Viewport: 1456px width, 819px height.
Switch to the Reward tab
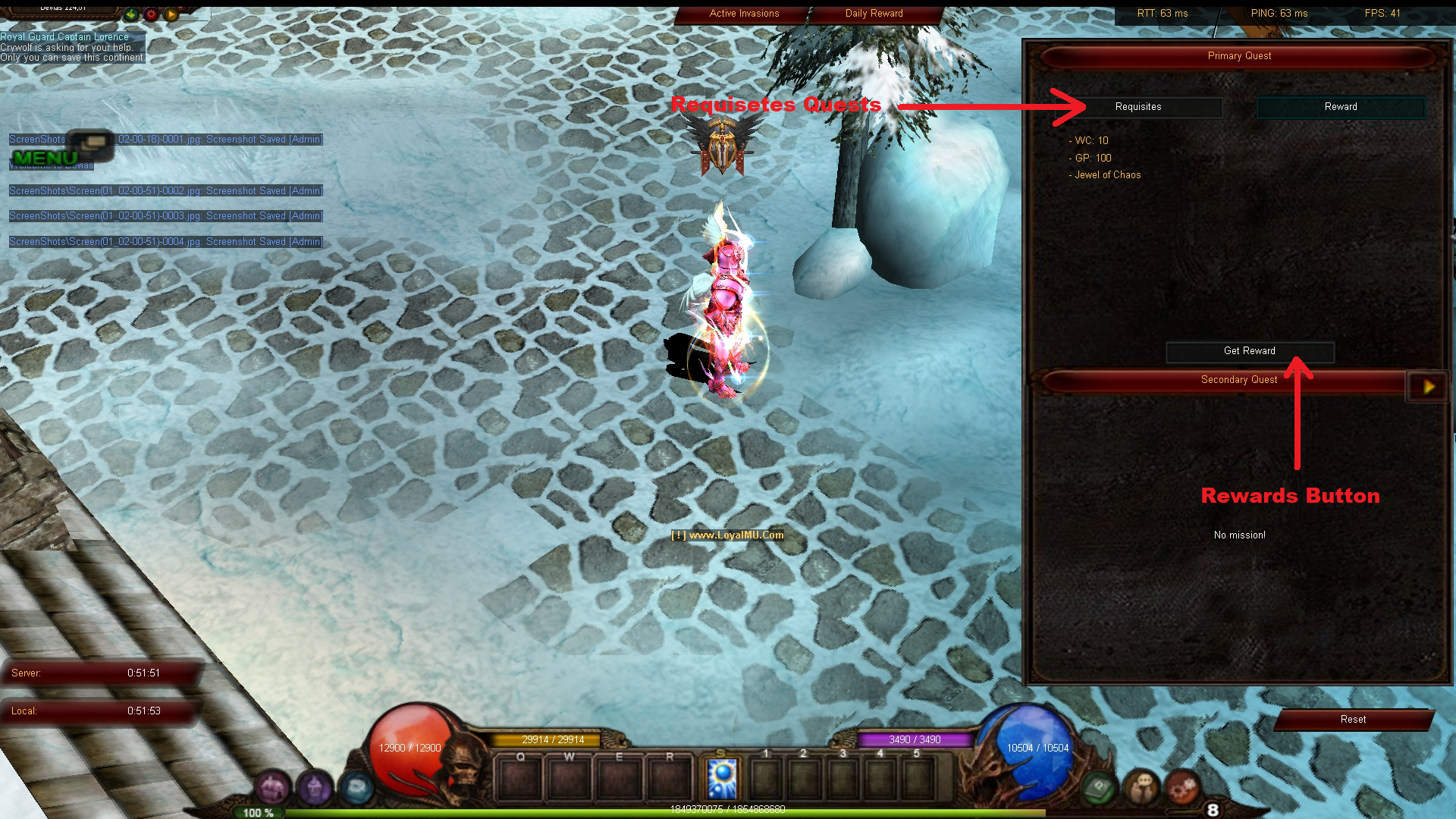coord(1341,107)
